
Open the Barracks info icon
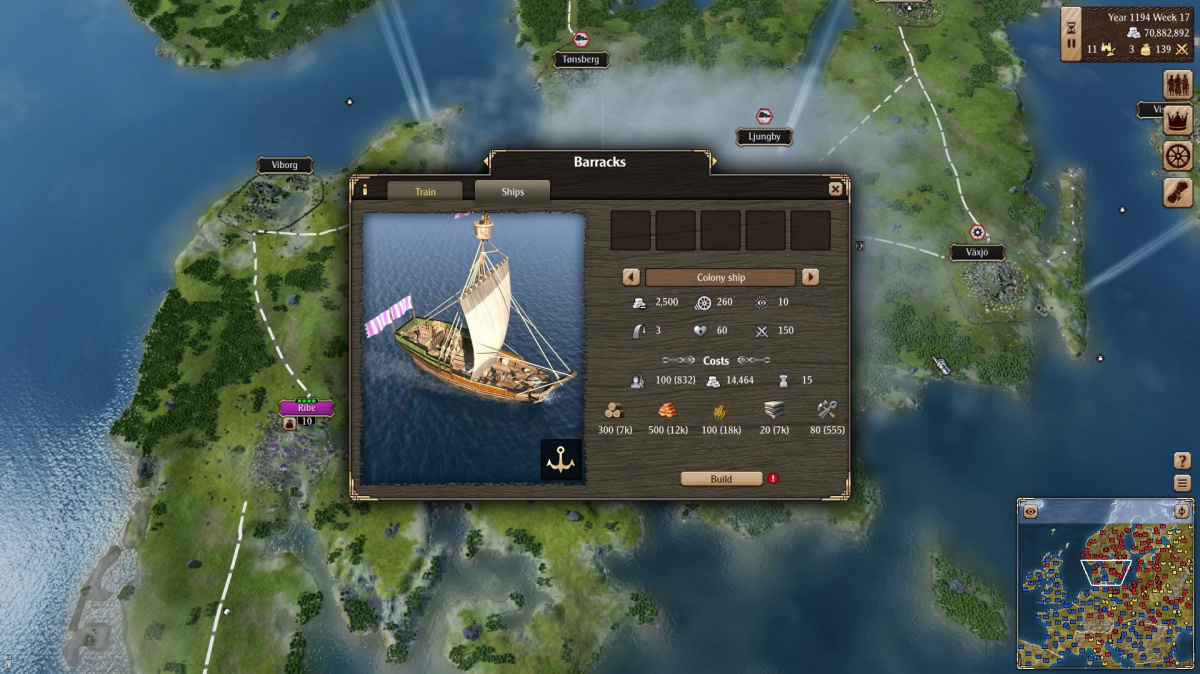point(365,189)
